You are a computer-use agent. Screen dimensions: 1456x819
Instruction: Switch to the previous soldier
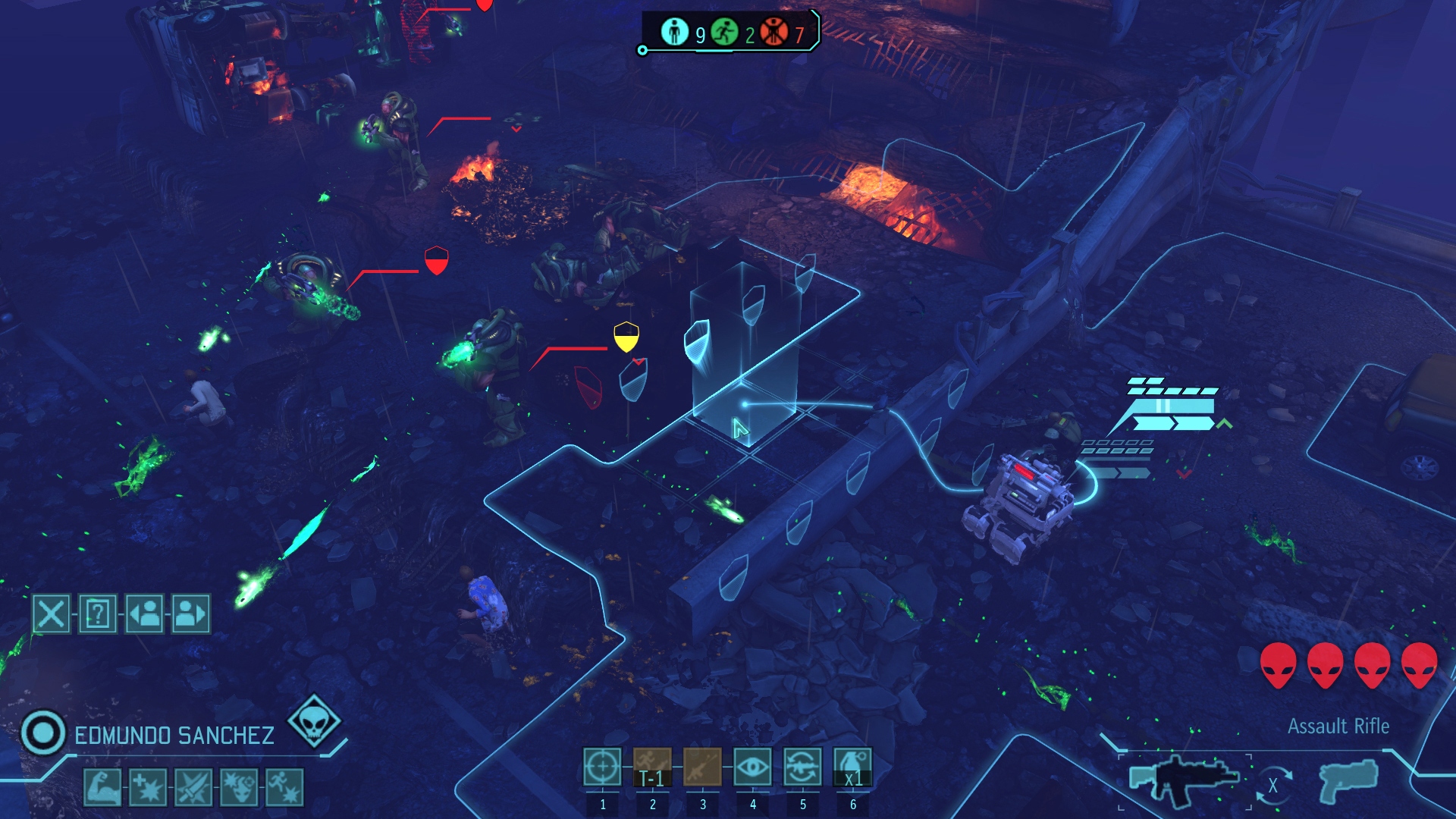(x=145, y=613)
